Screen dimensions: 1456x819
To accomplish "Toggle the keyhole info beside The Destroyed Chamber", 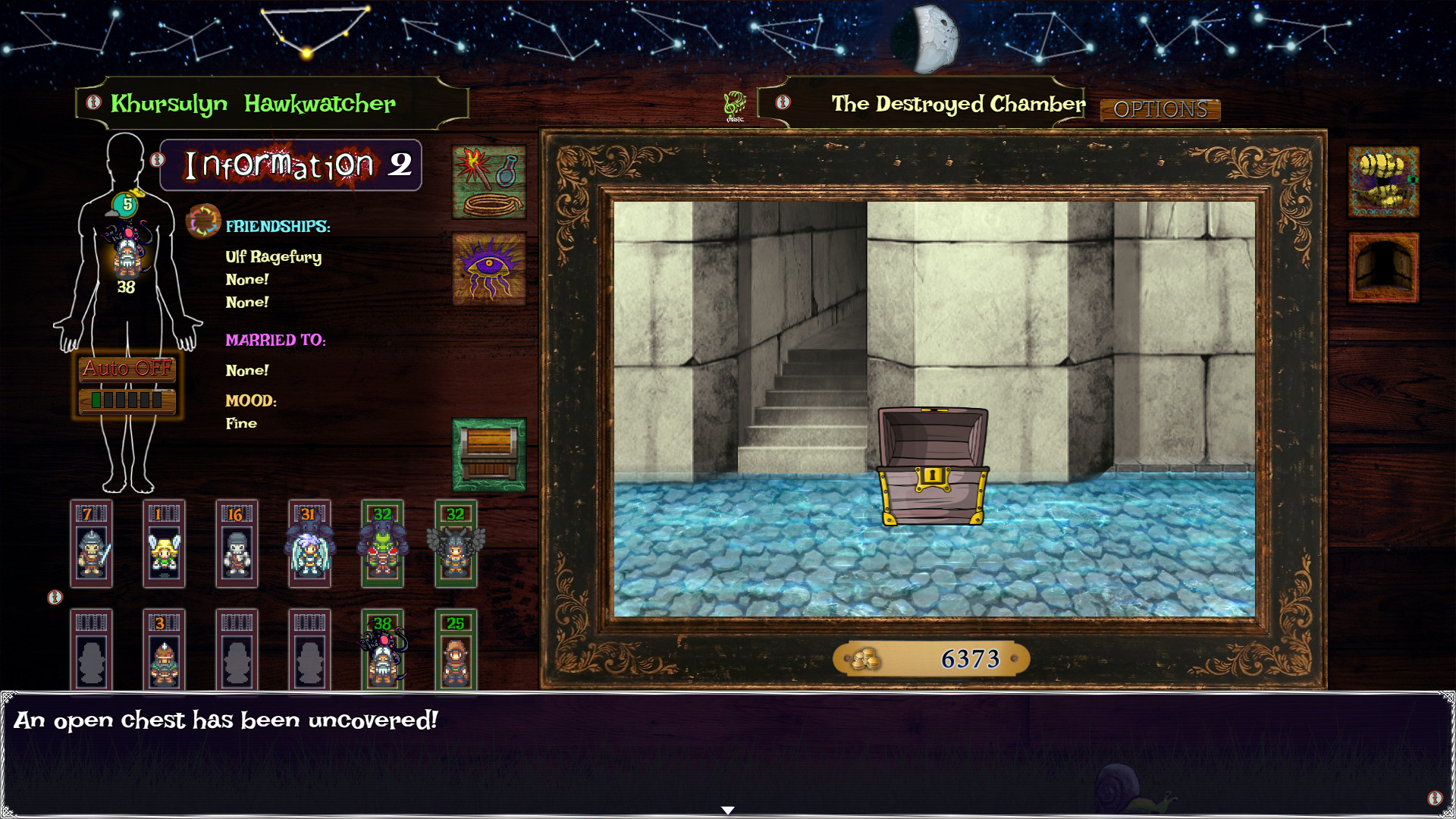I will [783, 104].
